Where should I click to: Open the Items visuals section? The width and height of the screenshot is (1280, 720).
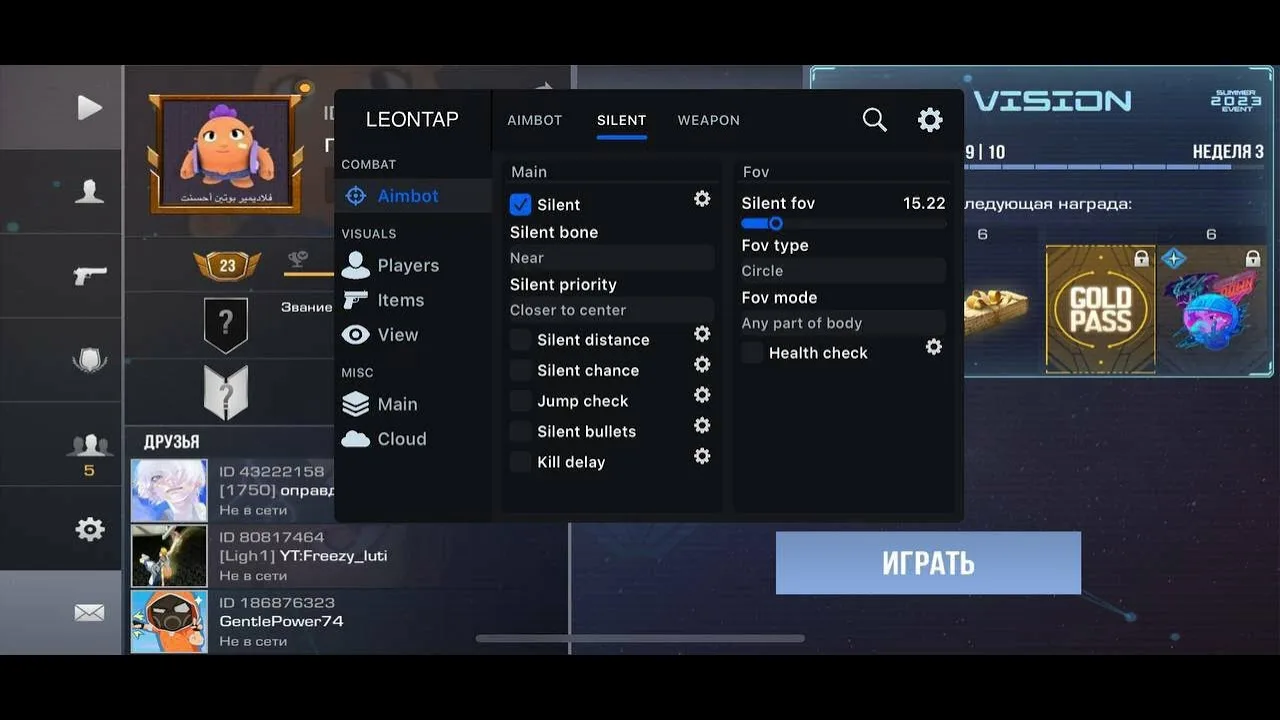tap(400, 299)
